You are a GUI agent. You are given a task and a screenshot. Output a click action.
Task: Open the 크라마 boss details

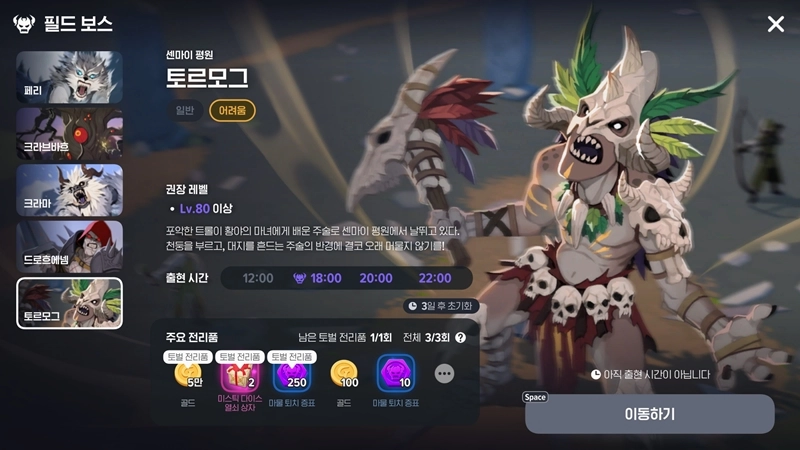(x=70, y=190)
